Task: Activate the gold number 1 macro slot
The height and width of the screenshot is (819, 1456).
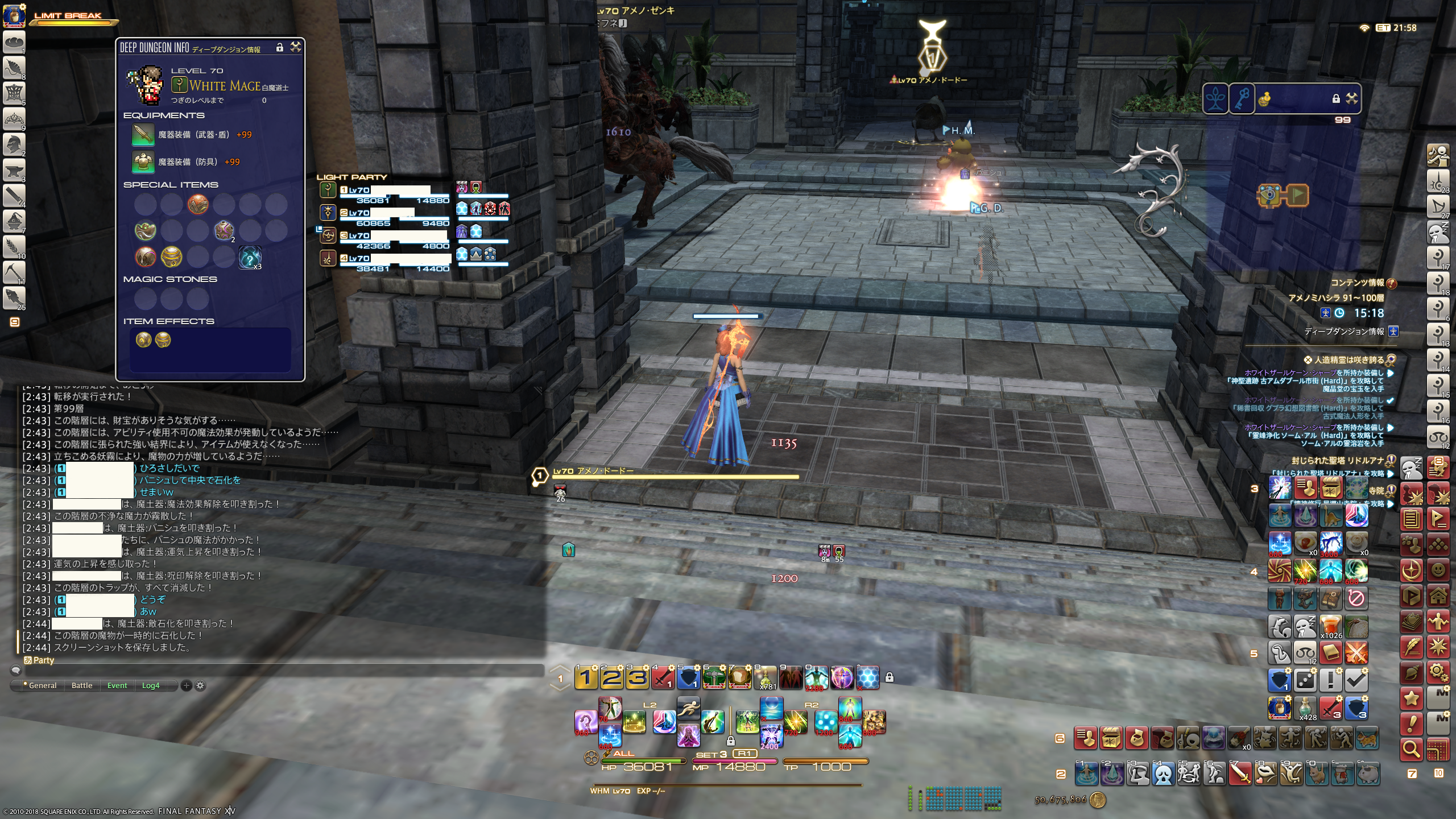Action: tap(586, 677)
